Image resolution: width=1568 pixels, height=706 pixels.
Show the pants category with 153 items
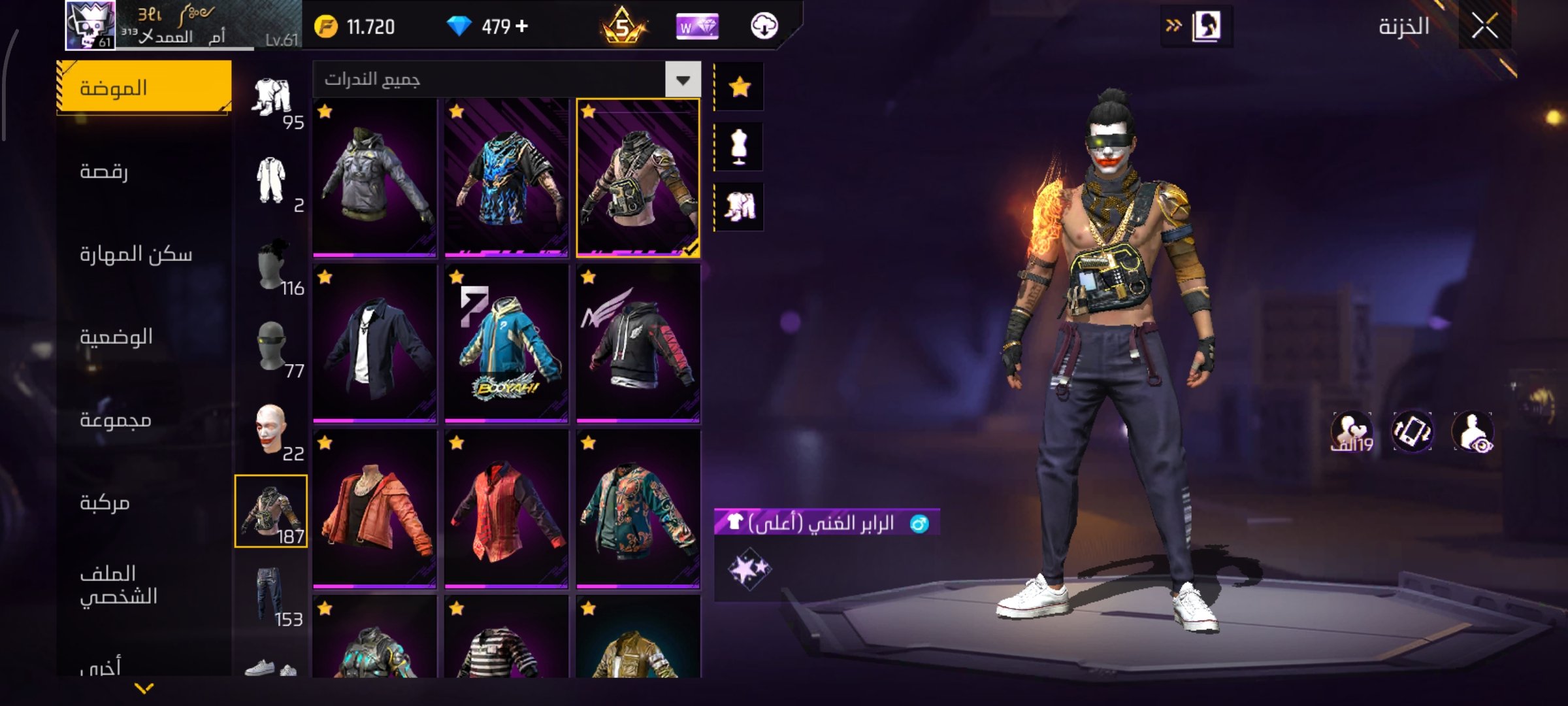(x=271, y=595)
